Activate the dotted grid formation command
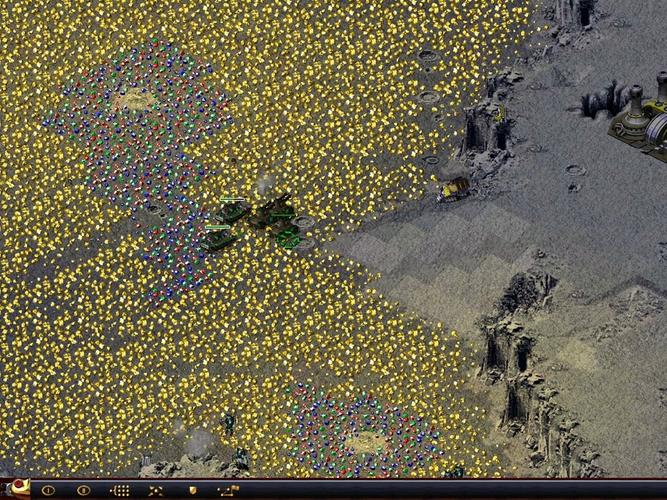 (x=120, y=490)
